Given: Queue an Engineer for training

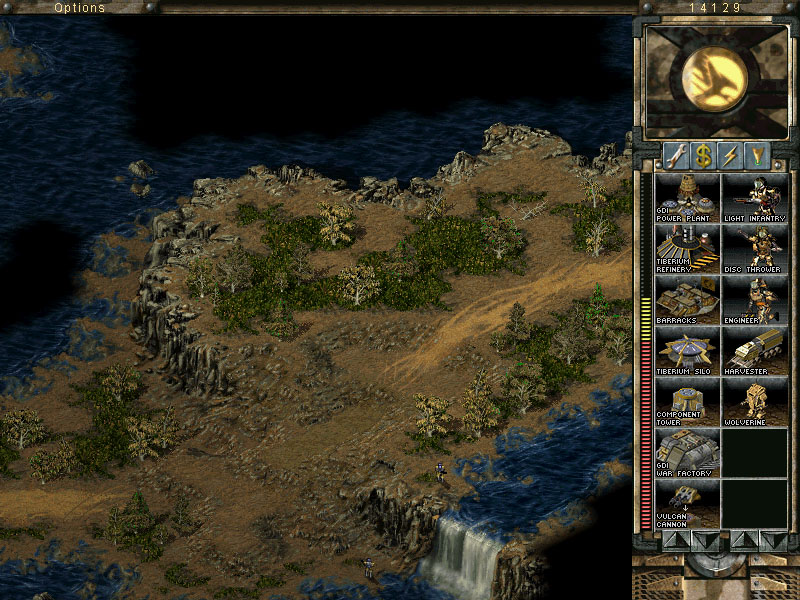Looking at the screenshot, I should 755,300.
